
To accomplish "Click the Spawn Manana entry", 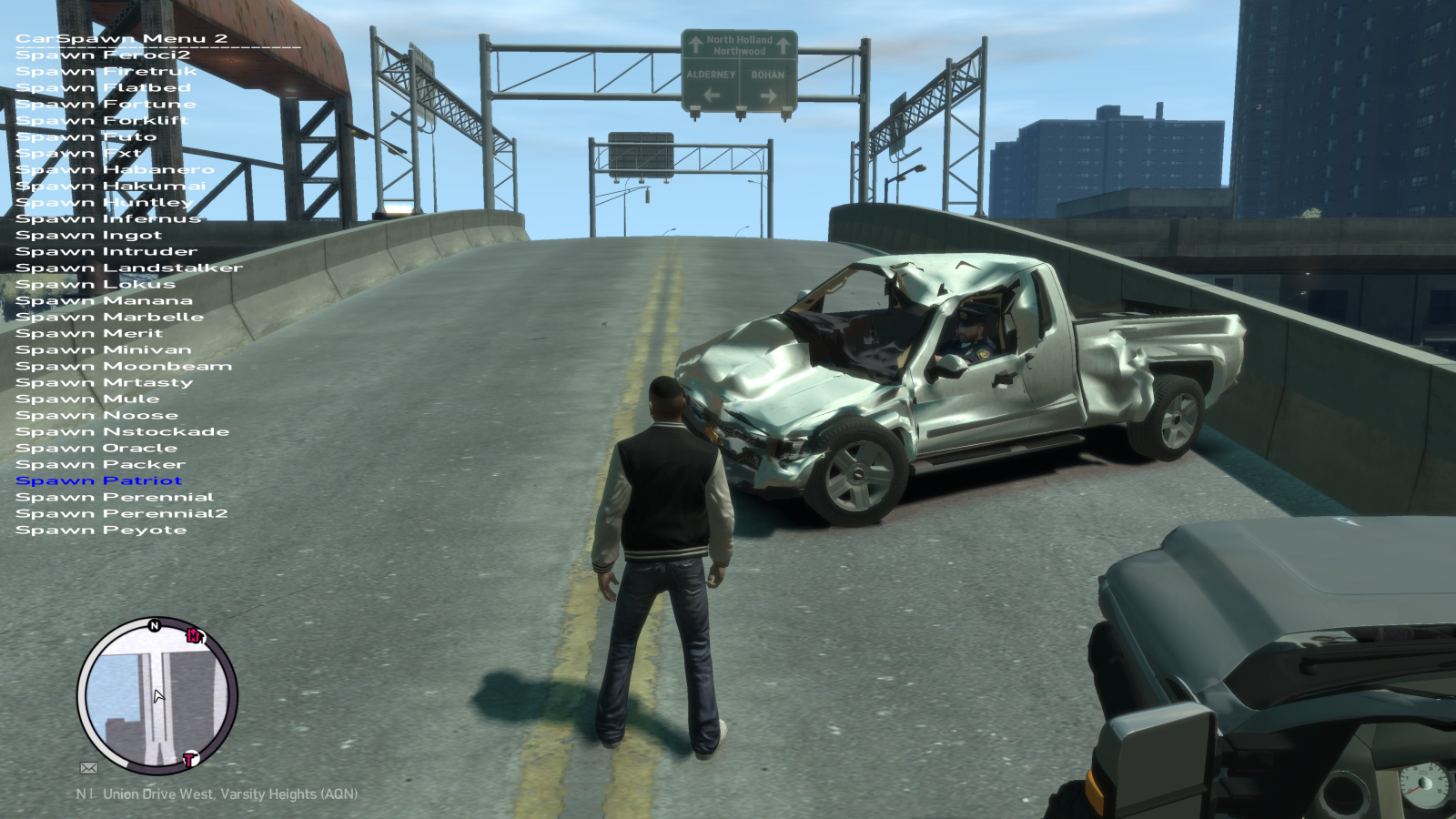I will tap(104, 300).
